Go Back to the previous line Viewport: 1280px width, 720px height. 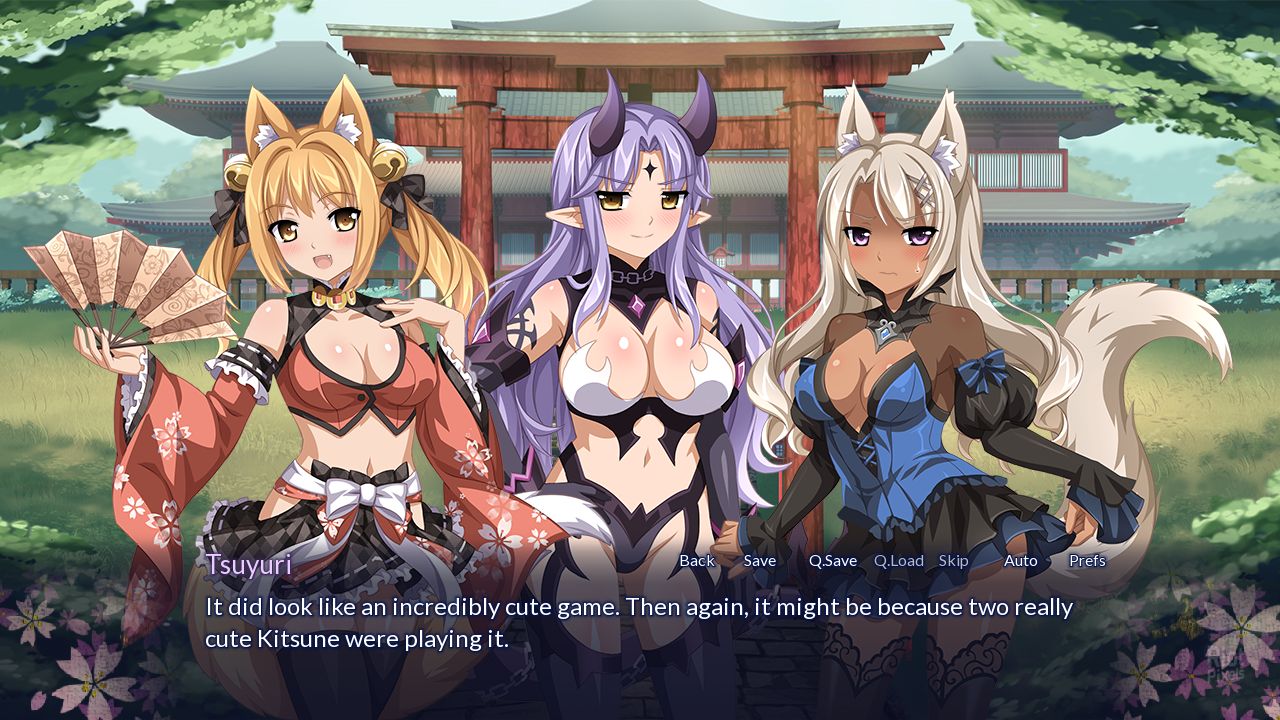pos(697,561)
